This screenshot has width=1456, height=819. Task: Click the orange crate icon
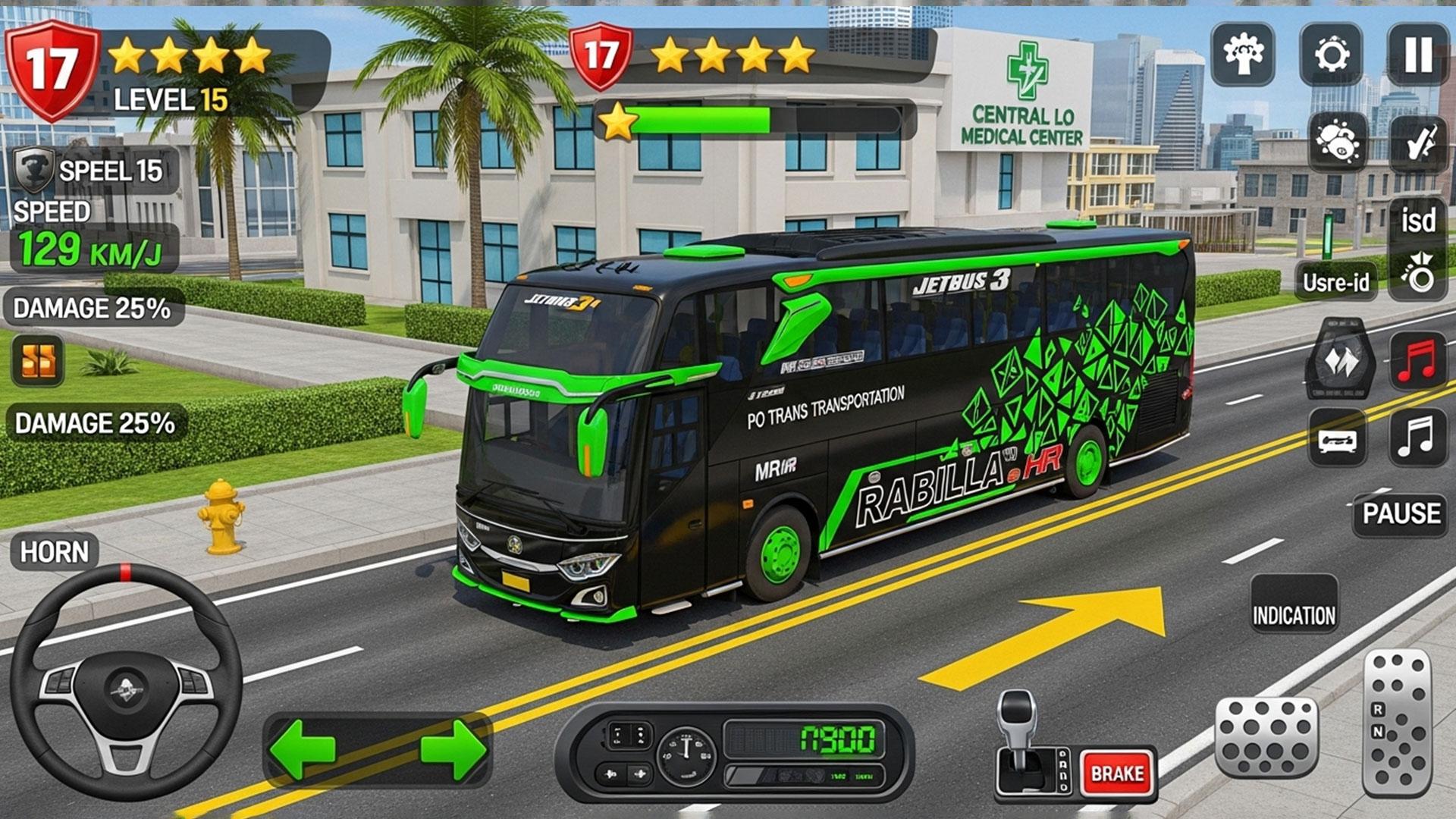(x=38, y=360)
